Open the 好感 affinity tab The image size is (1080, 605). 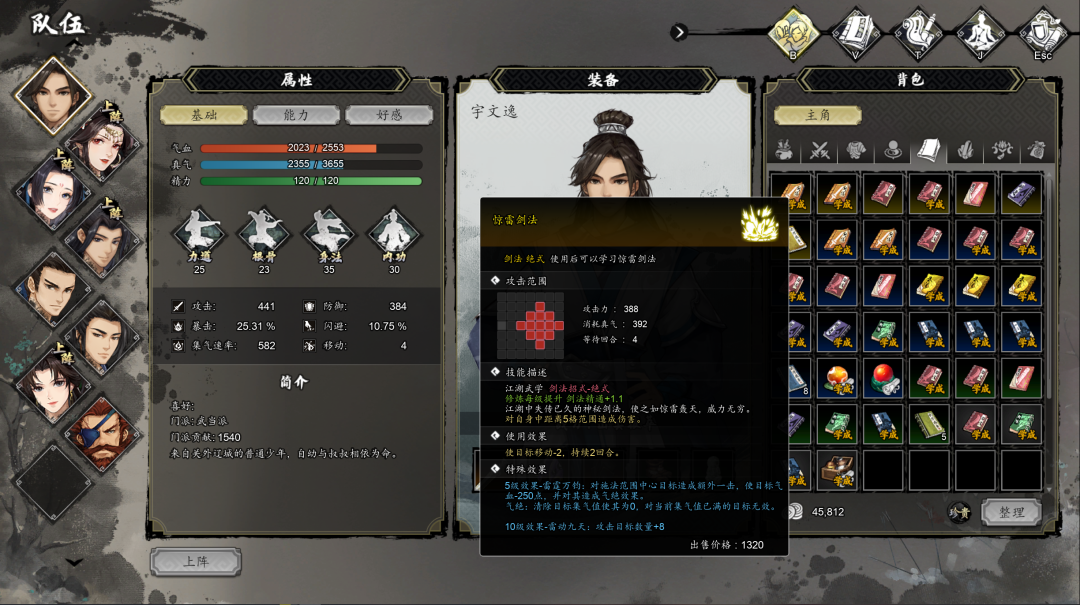[389, 115]
